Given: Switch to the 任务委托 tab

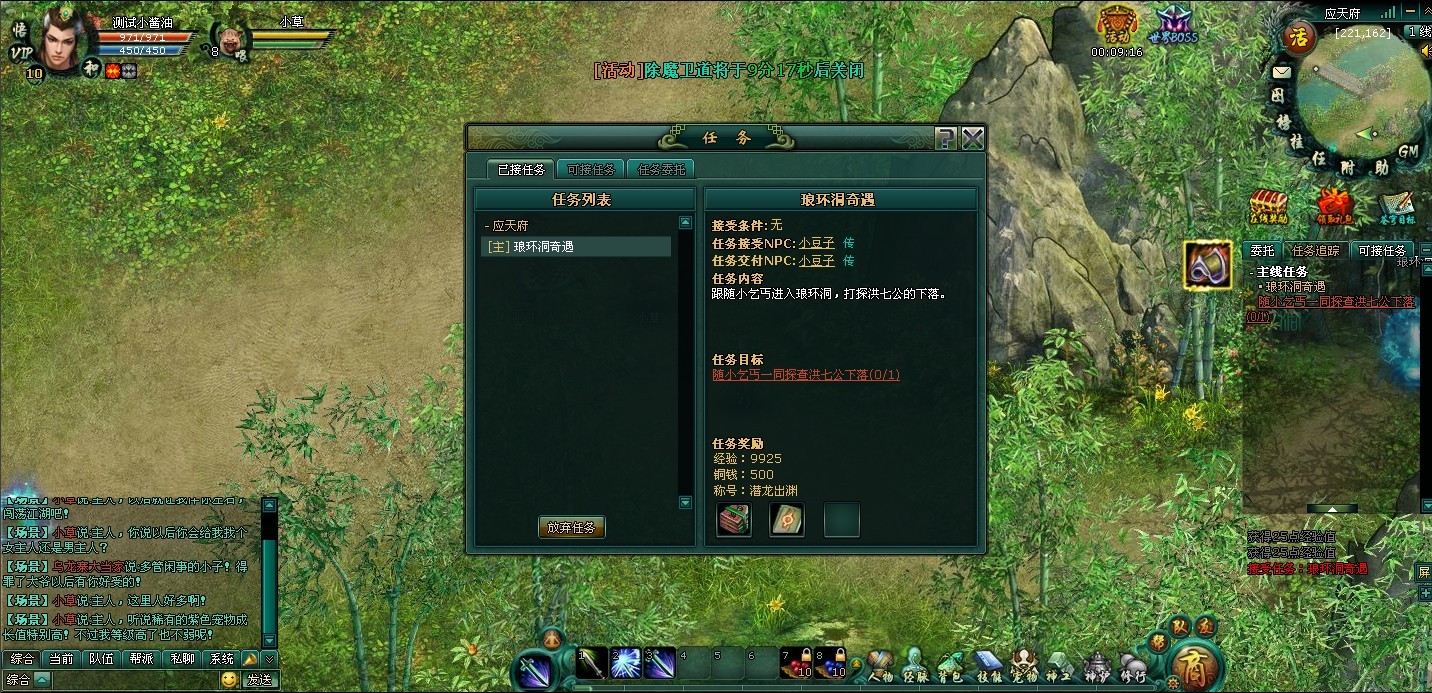Looking at the screenshot, I should tap(661, 169).
